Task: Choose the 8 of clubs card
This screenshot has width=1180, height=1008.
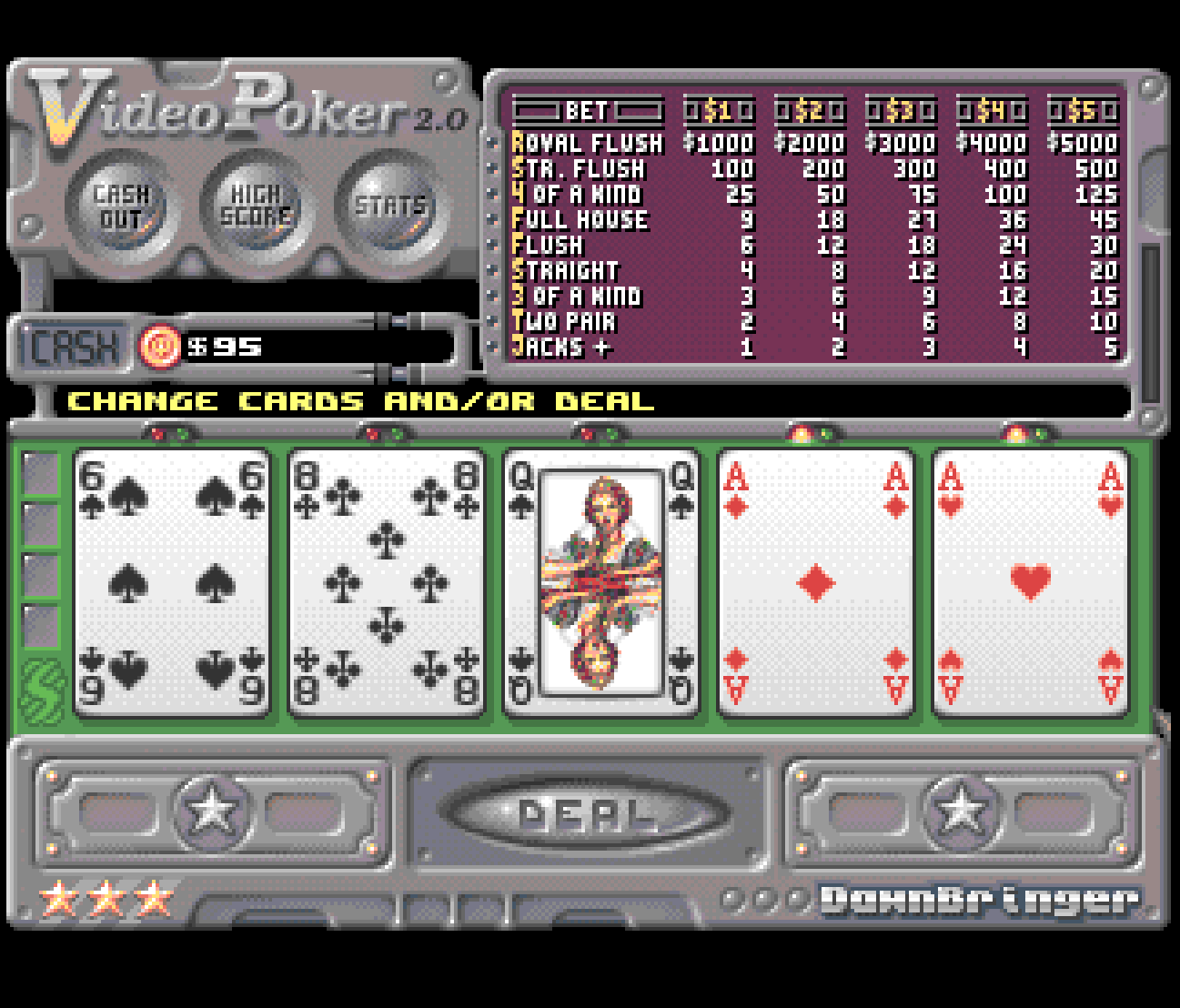Action: pyautogui.click(x=387, y=582)
